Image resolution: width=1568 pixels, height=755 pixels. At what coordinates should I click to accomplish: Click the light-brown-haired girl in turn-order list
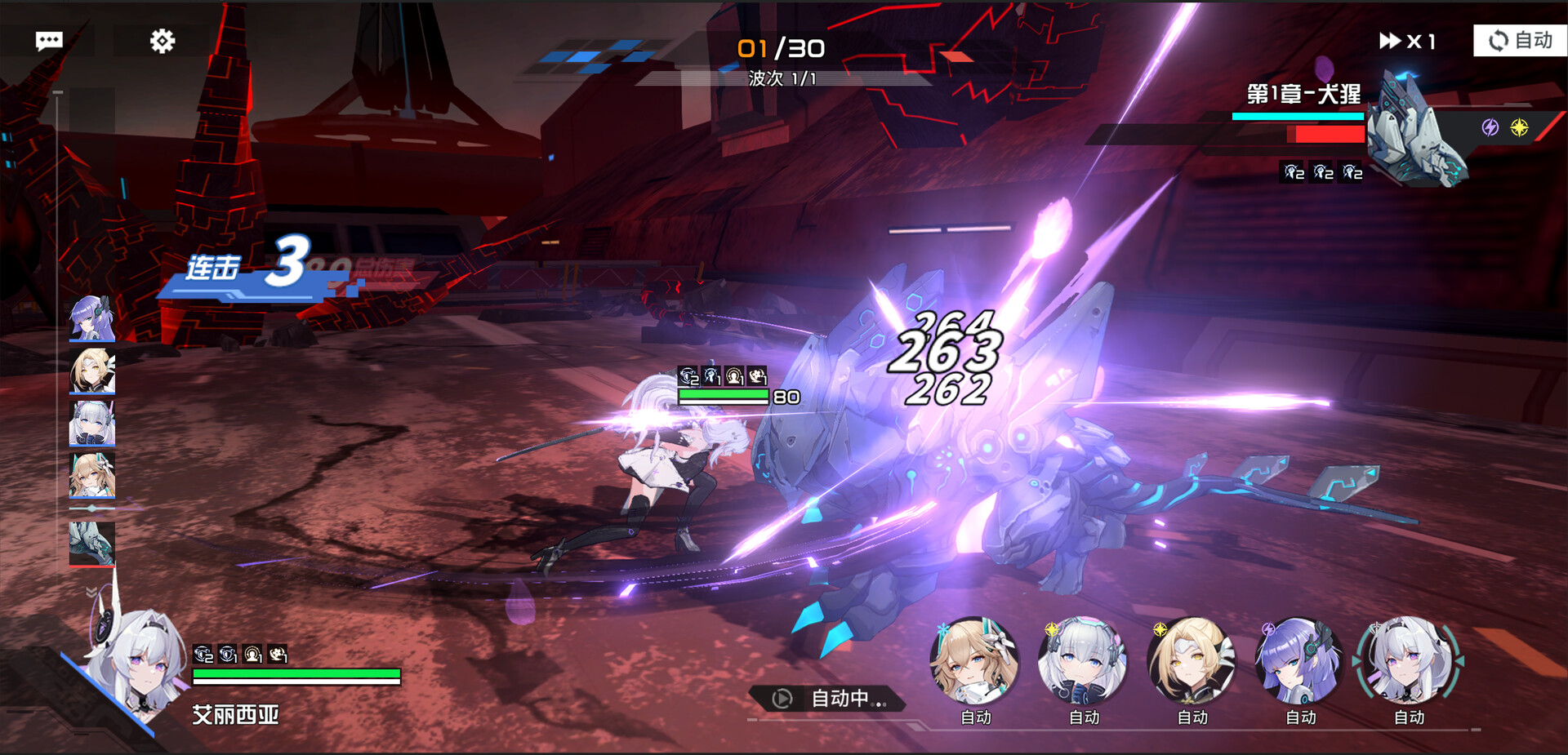point(91,475)
